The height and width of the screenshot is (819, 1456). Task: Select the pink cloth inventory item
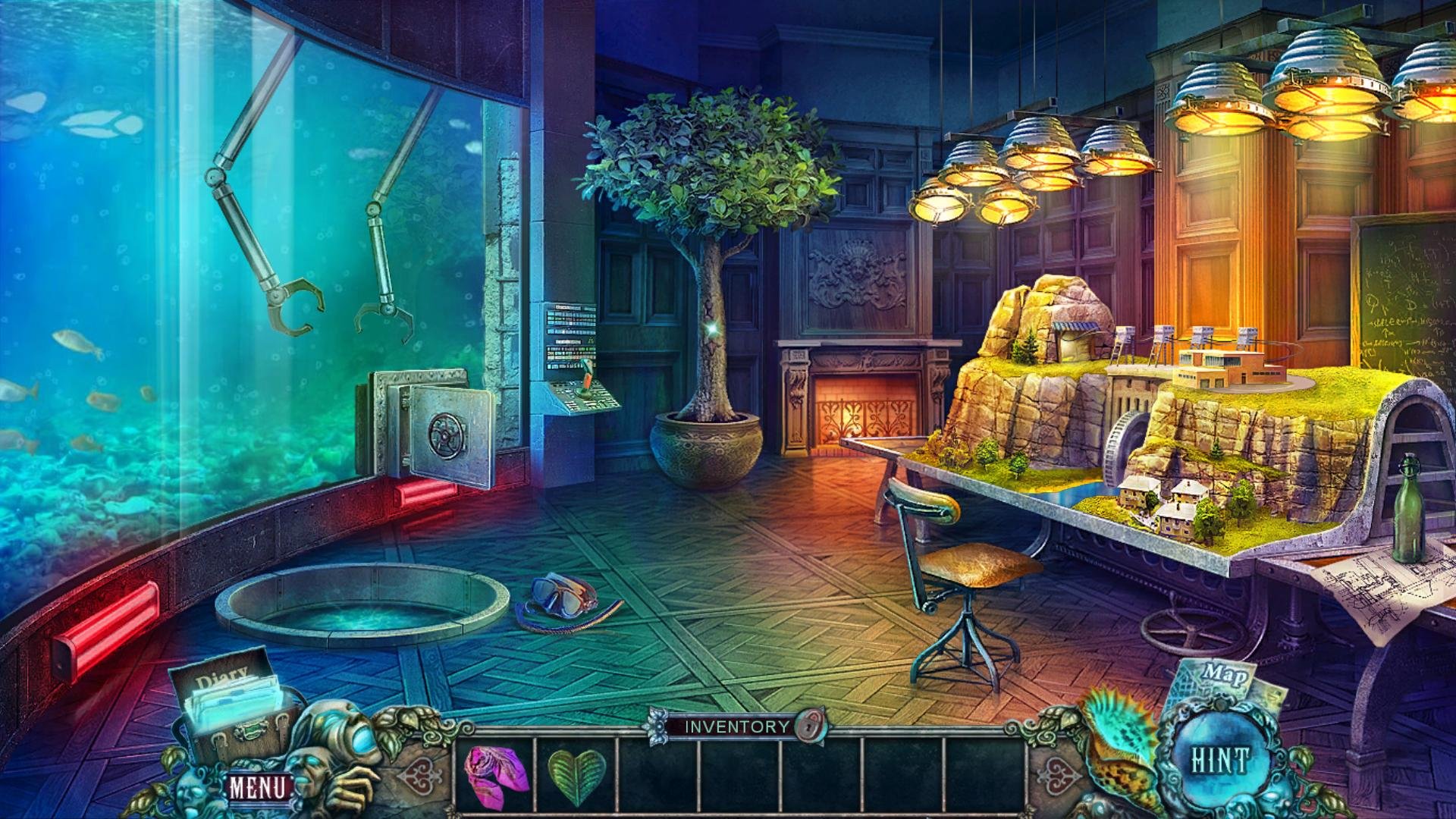495,773
